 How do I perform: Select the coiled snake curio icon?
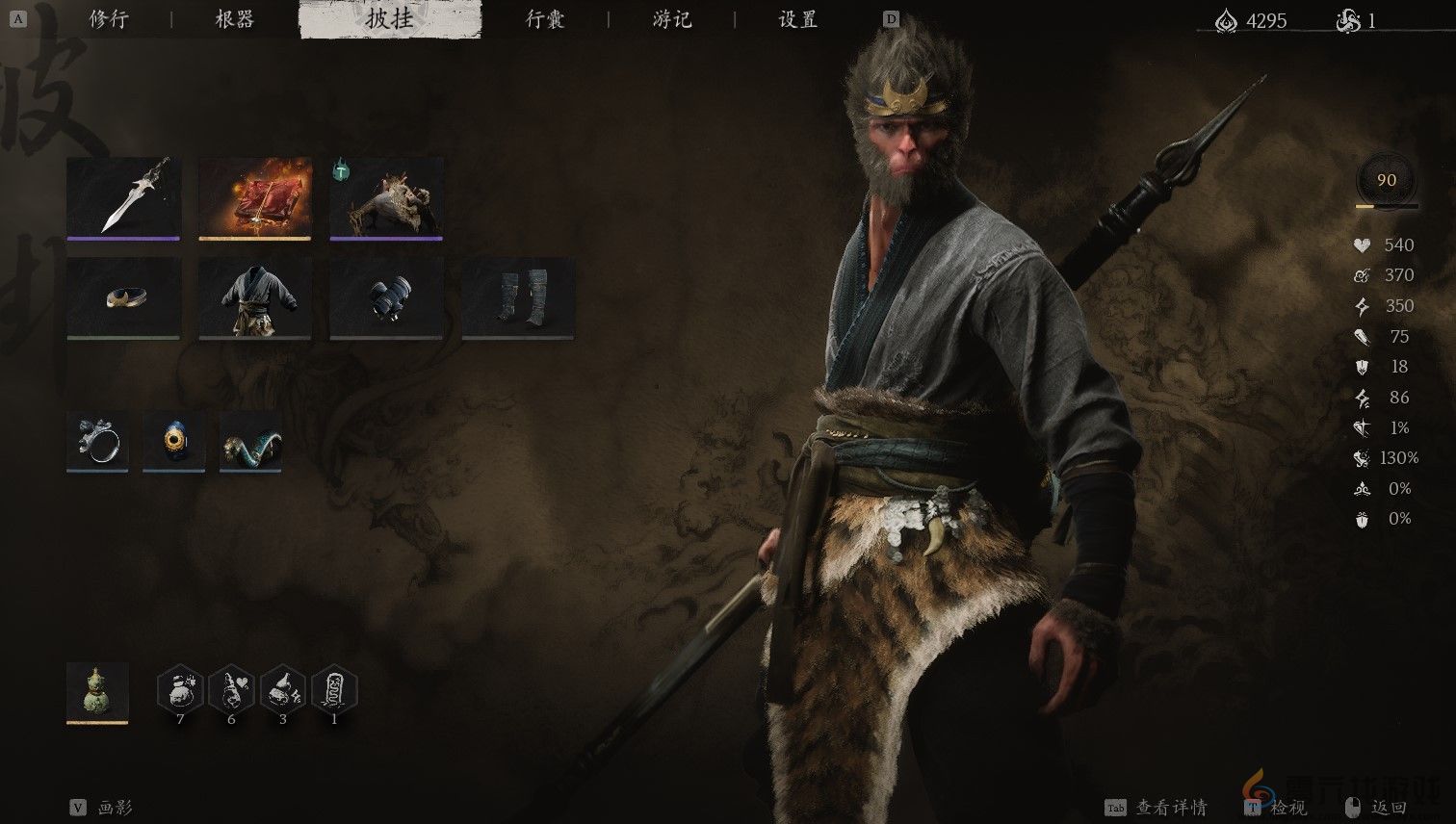pyautogui.click(x=250, y=442)
